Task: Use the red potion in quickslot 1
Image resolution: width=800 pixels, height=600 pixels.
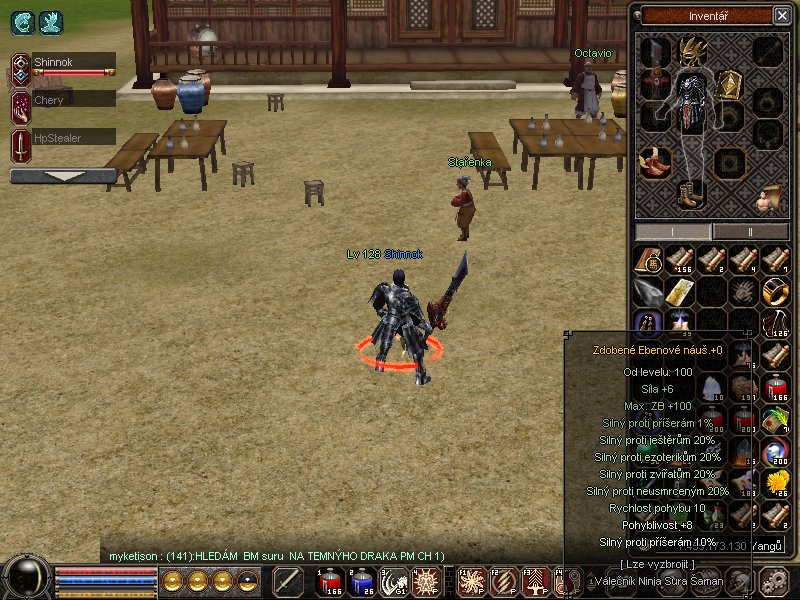Action: pos(329,580)
